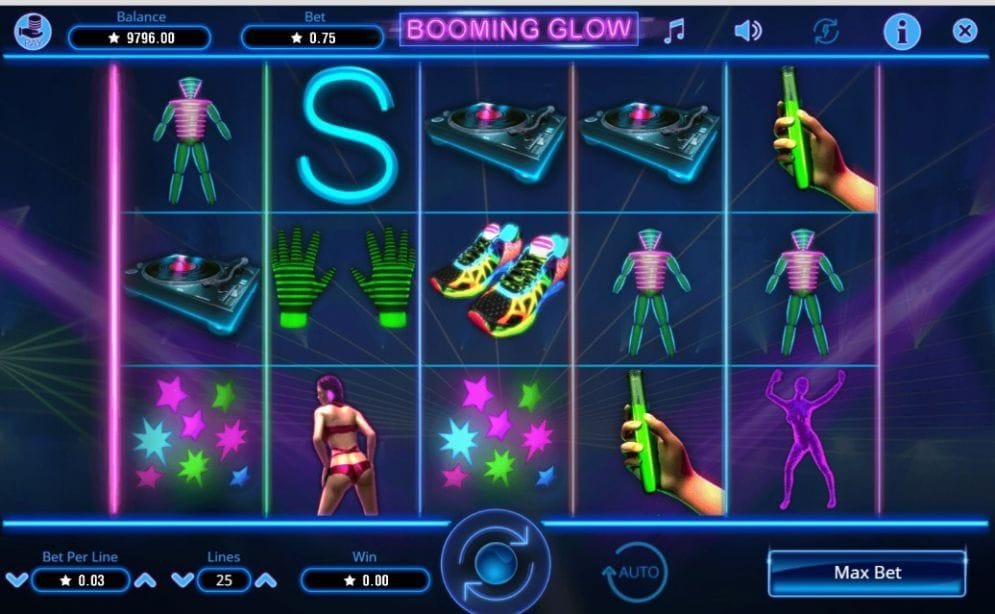Open the coin stack cashier icon
Screen dimensions: 995x614
33,31
